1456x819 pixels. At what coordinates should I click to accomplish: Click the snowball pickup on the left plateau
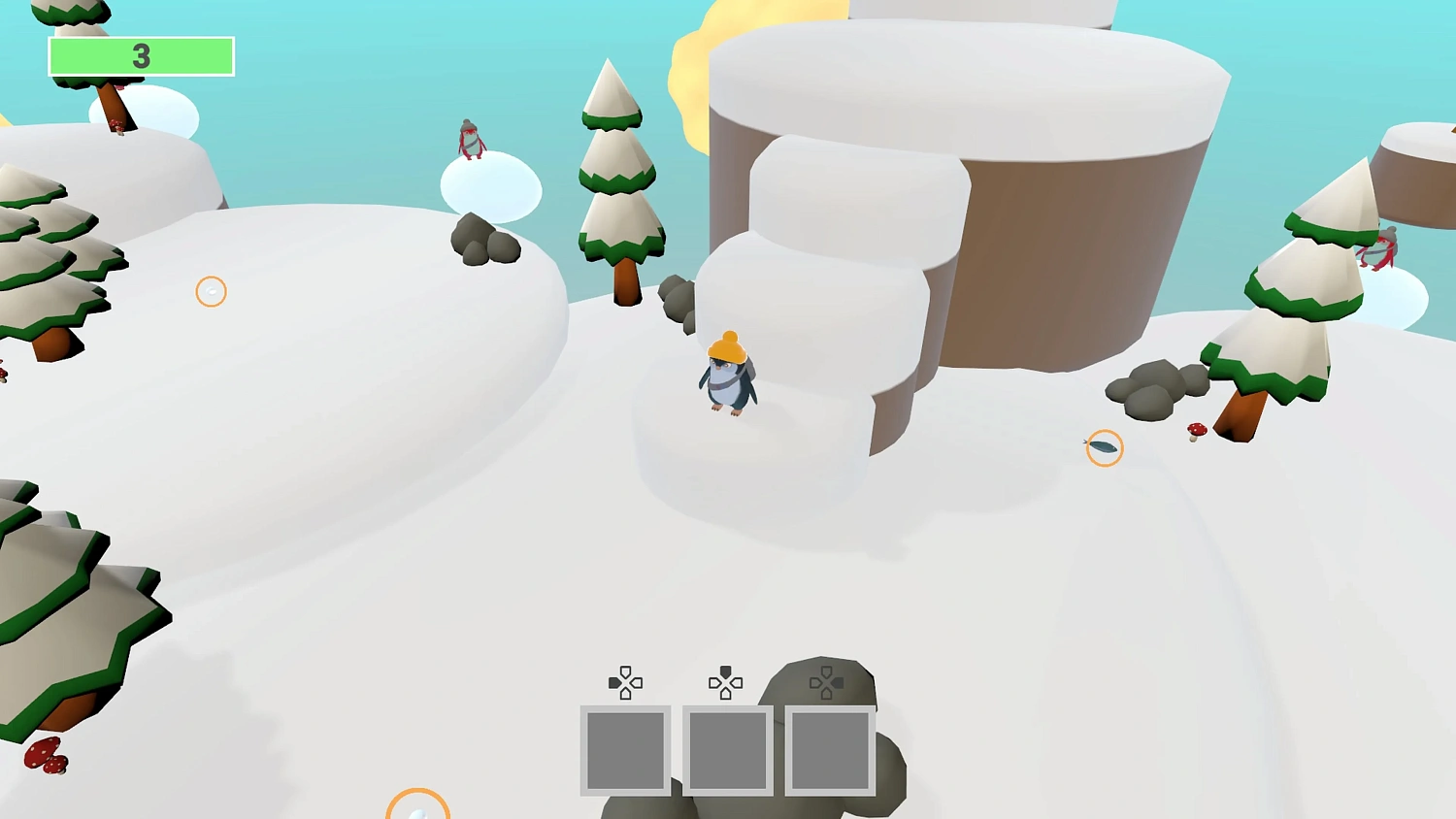[x=211, y=291]
